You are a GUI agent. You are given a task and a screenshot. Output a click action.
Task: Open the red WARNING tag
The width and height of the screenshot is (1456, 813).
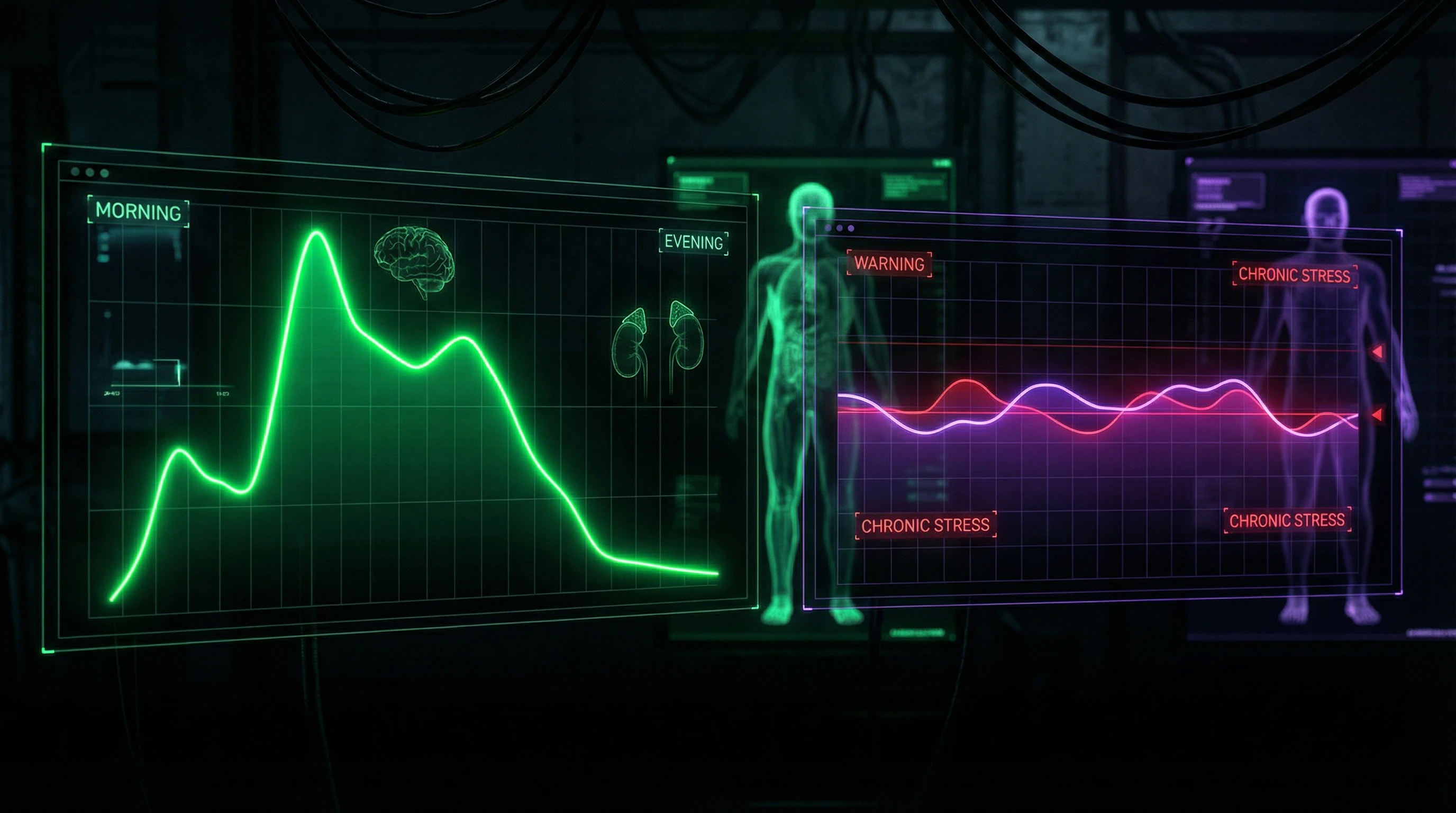tap(889, 264)
